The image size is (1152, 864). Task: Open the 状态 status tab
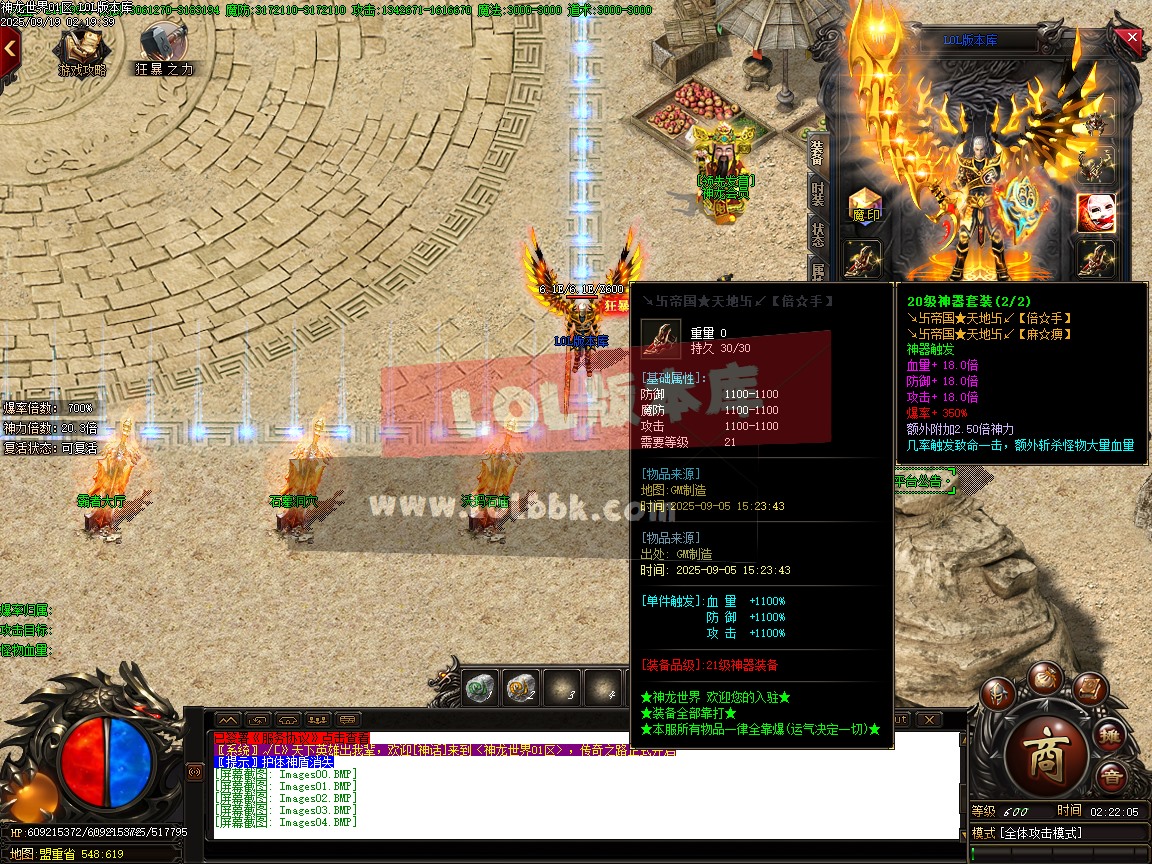[x=817, y=235]
